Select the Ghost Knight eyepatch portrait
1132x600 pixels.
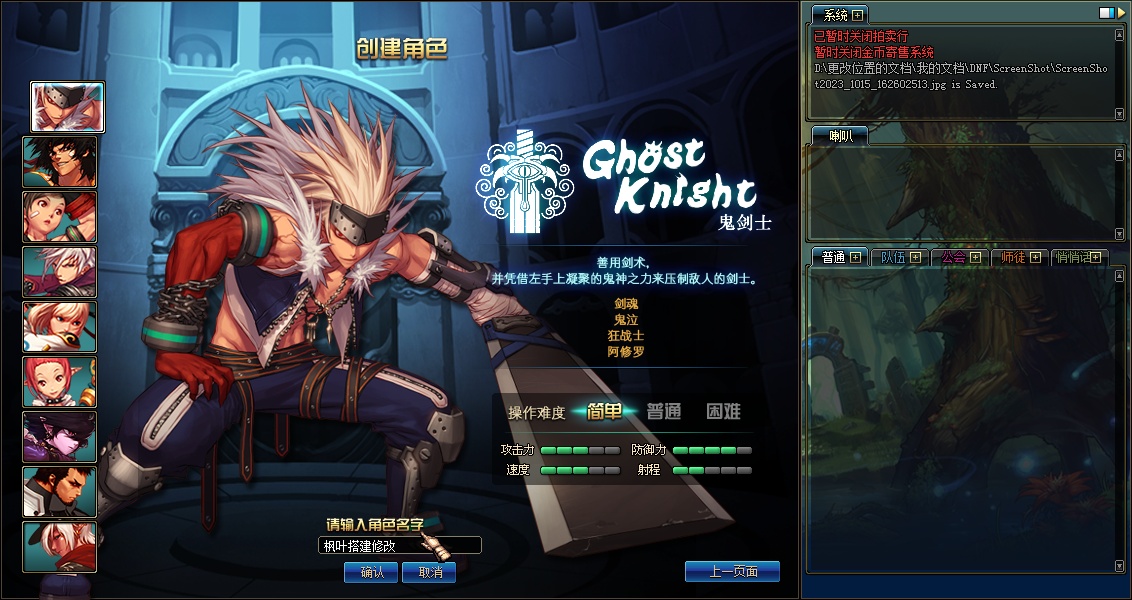pyautogui.click(x=67, y=107)
